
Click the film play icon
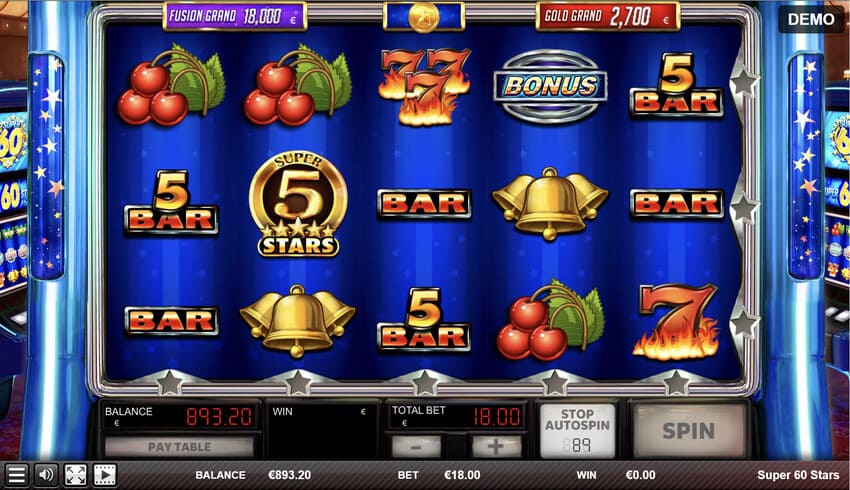[x=104, y=475]
